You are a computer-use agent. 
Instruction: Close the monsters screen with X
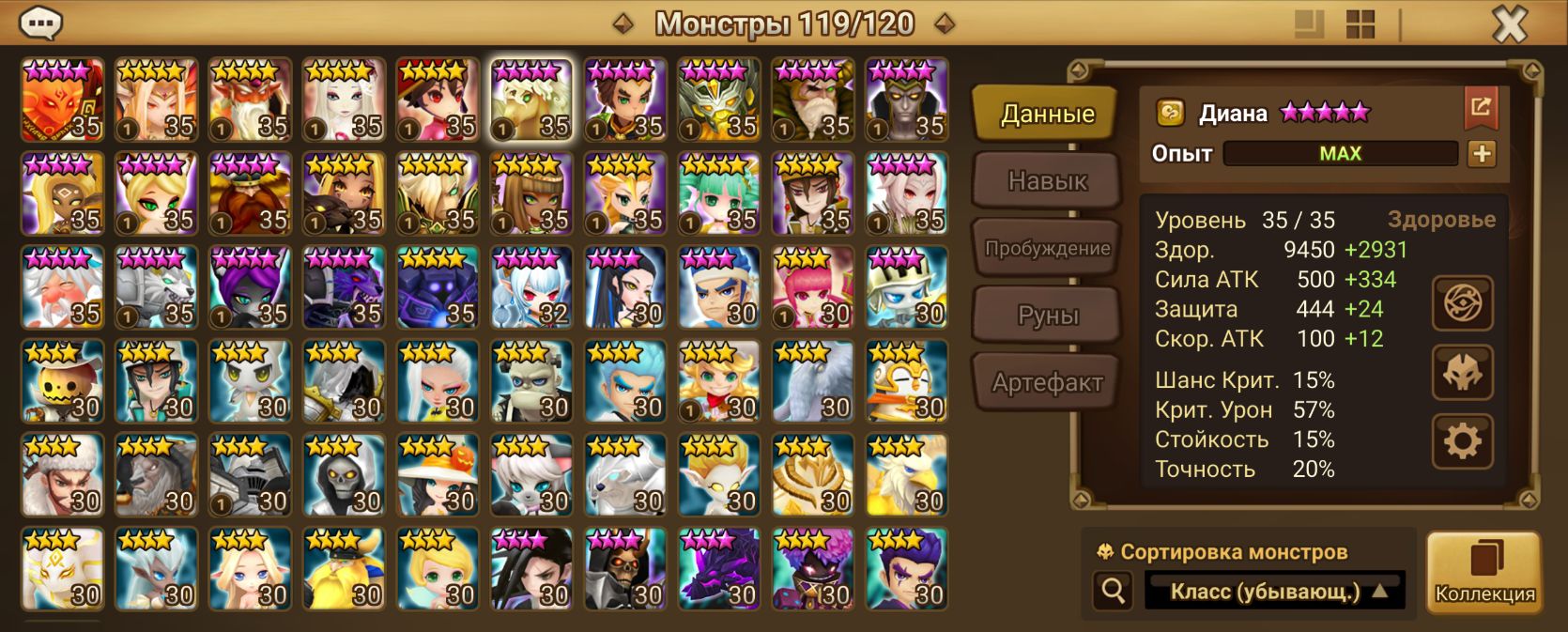1510,24
